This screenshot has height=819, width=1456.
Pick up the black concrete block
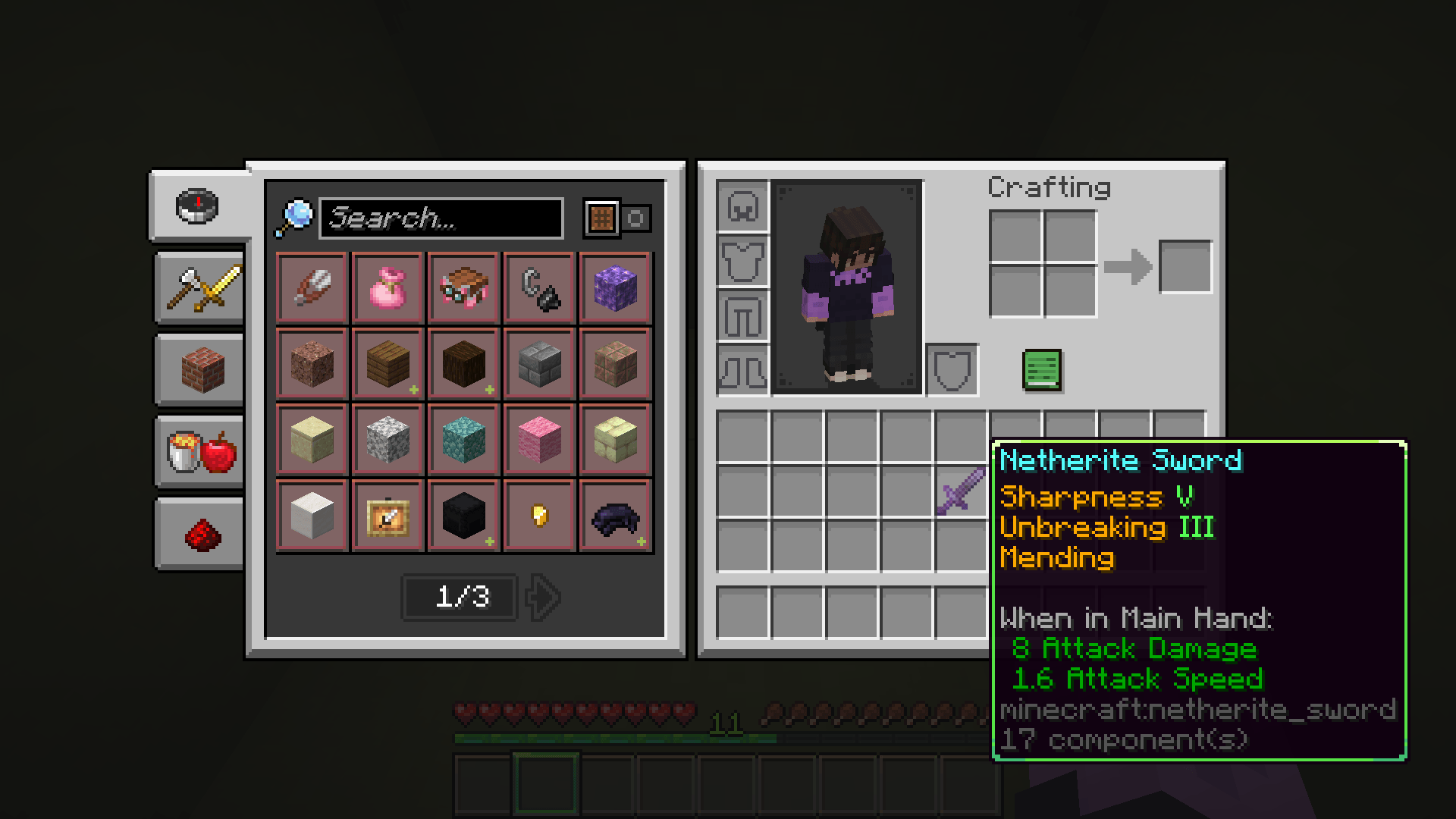click(463, 516)
